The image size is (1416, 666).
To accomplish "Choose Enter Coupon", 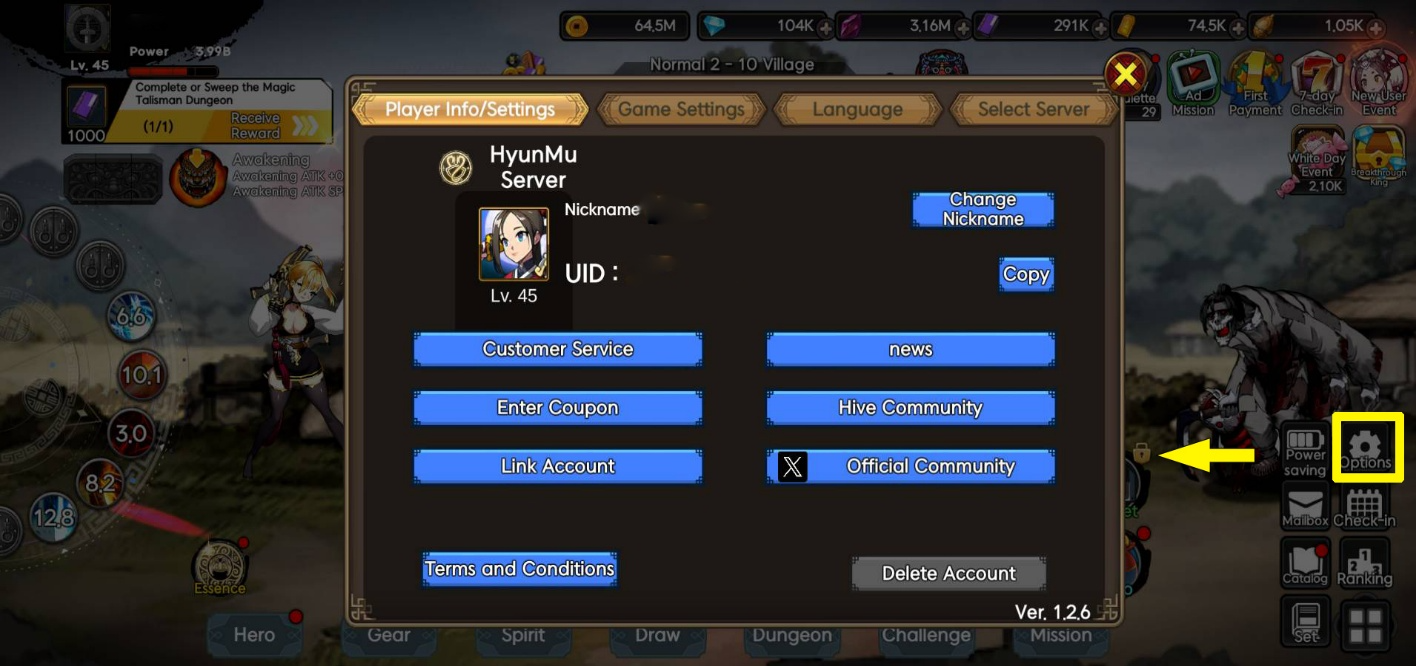I will pyautogui.click(x=558, y=408).
